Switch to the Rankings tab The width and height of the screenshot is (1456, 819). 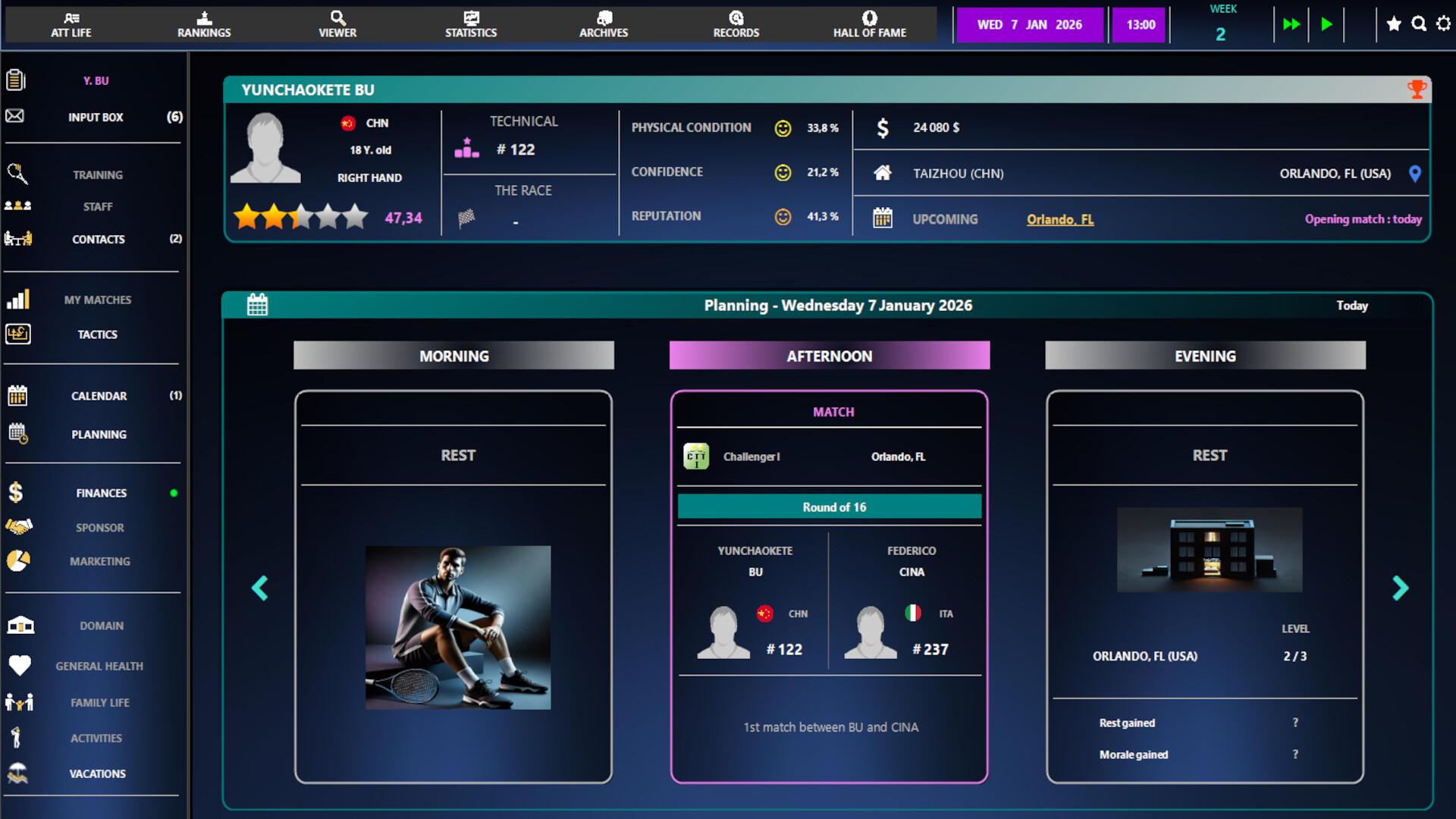pyautogui.click(x=203, y=24)
